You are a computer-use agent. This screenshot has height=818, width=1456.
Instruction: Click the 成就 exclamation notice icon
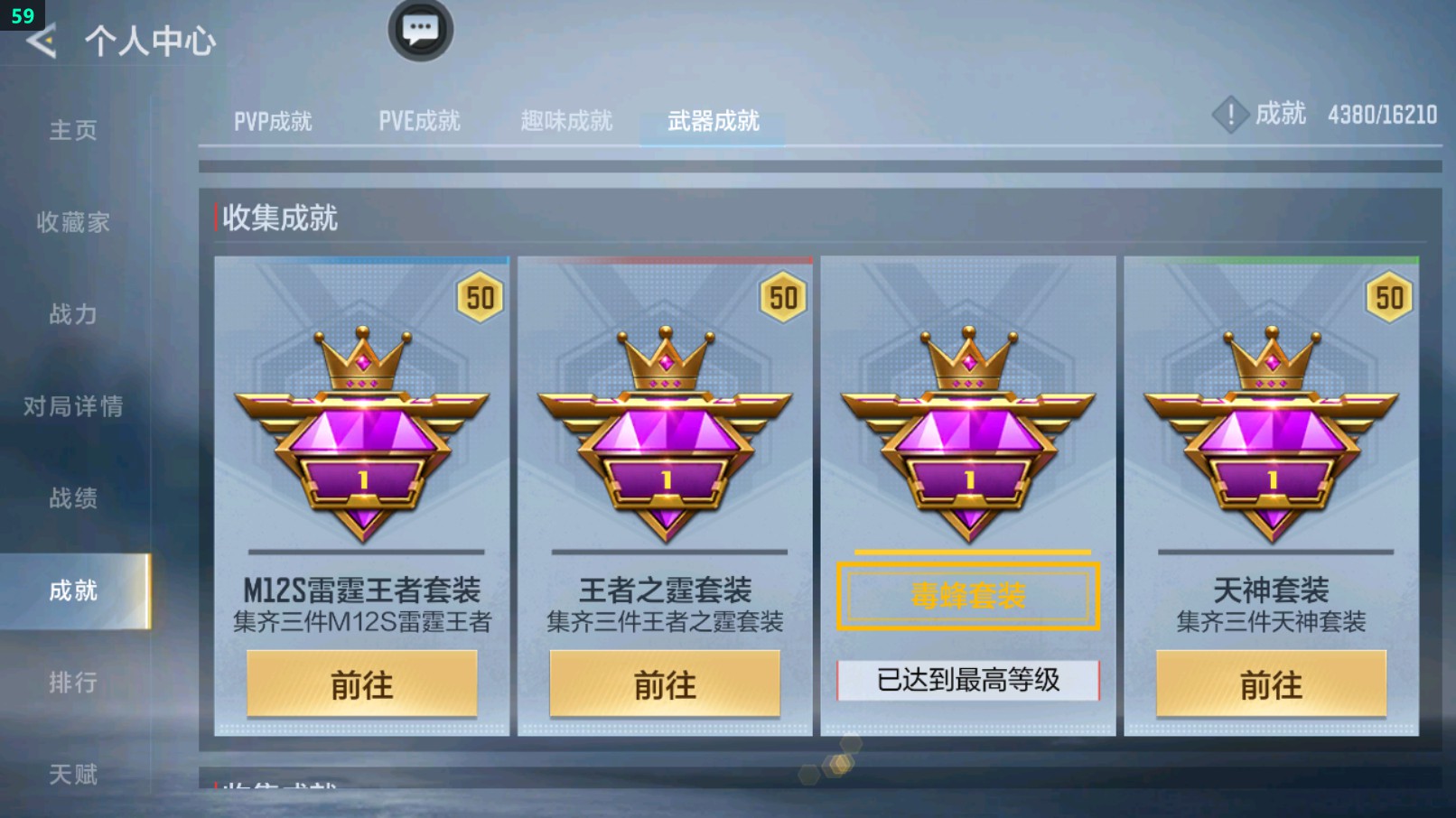click(x=1230, y=116)
